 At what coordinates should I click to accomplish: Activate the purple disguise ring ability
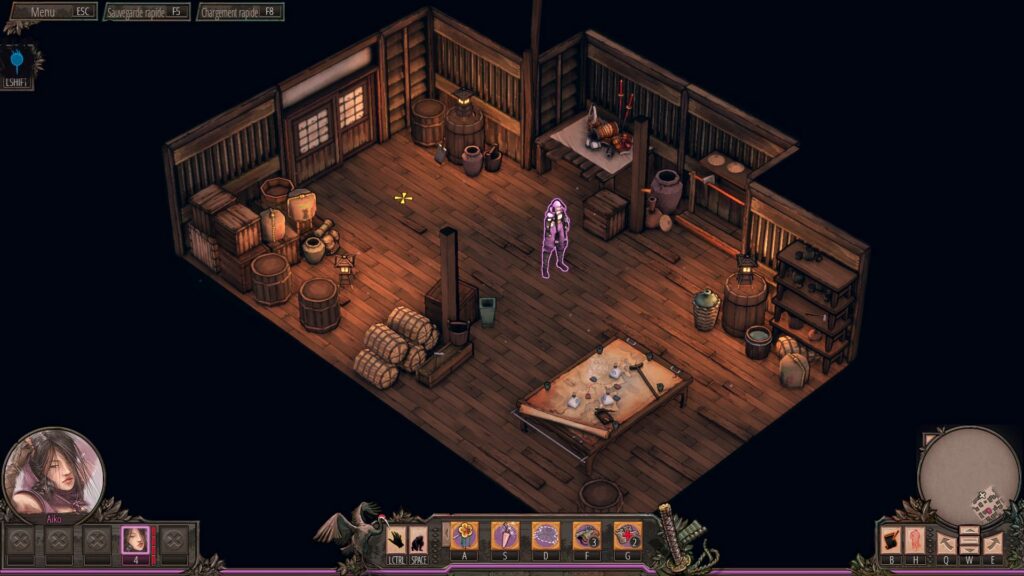point(545,536)
